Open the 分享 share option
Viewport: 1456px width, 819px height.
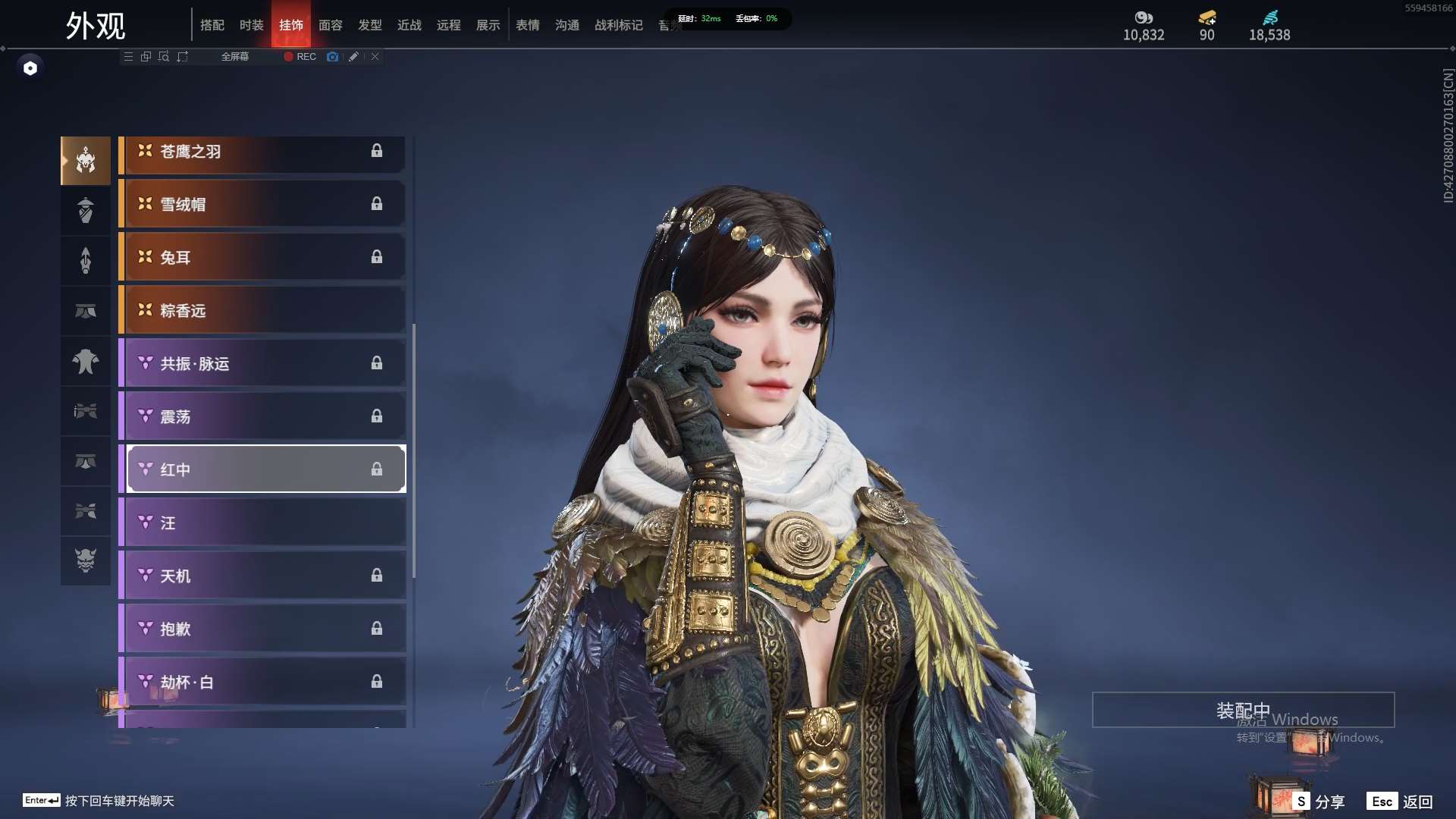(x=1319, y=802)
